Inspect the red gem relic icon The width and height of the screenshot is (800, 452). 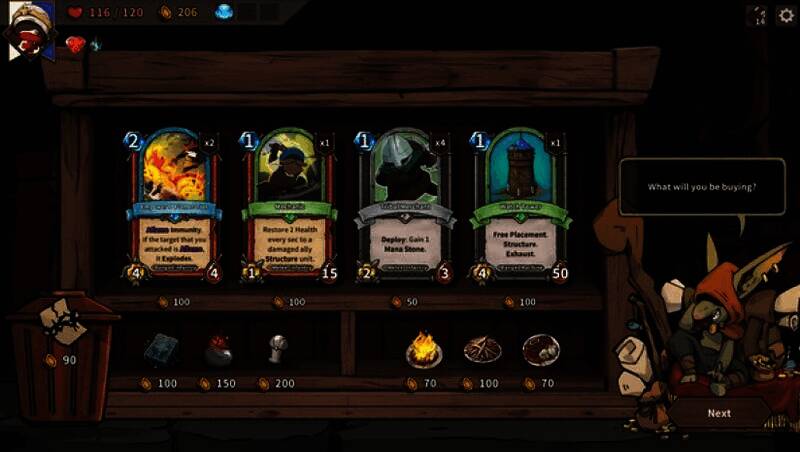[x=75, y=44]
